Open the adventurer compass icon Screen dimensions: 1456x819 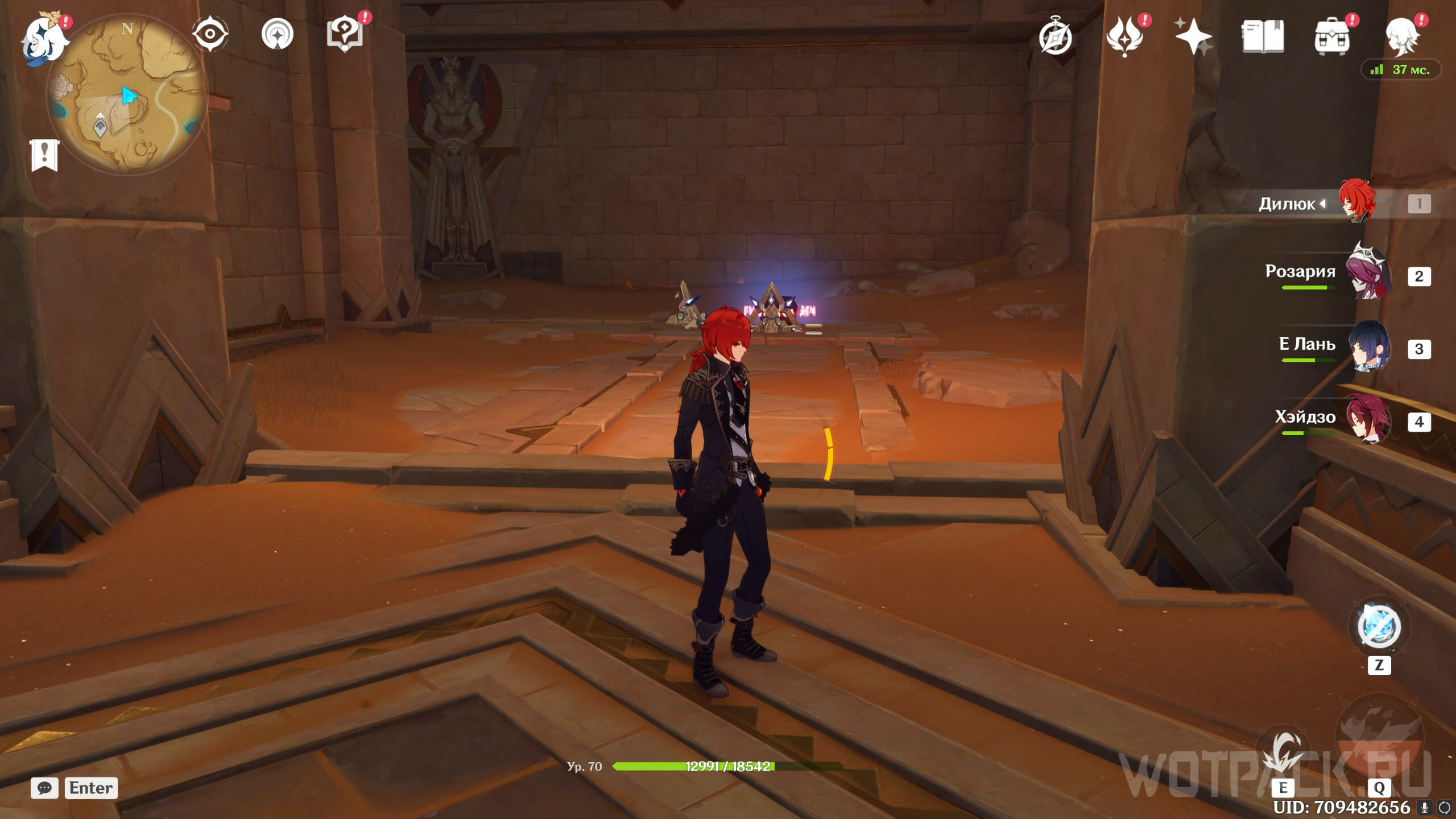coord(1055,38)
